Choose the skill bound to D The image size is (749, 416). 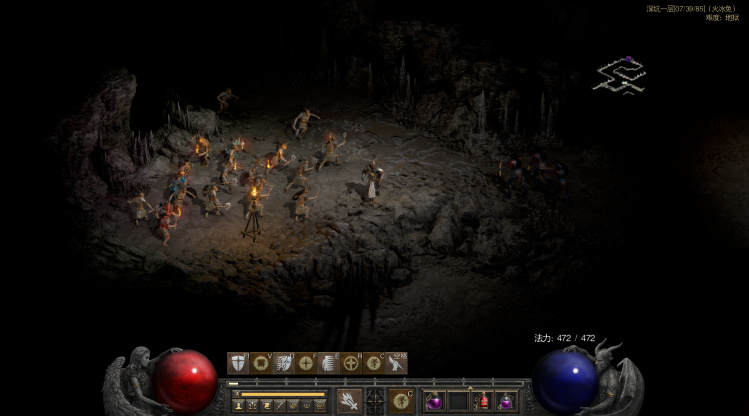[284, 363]
